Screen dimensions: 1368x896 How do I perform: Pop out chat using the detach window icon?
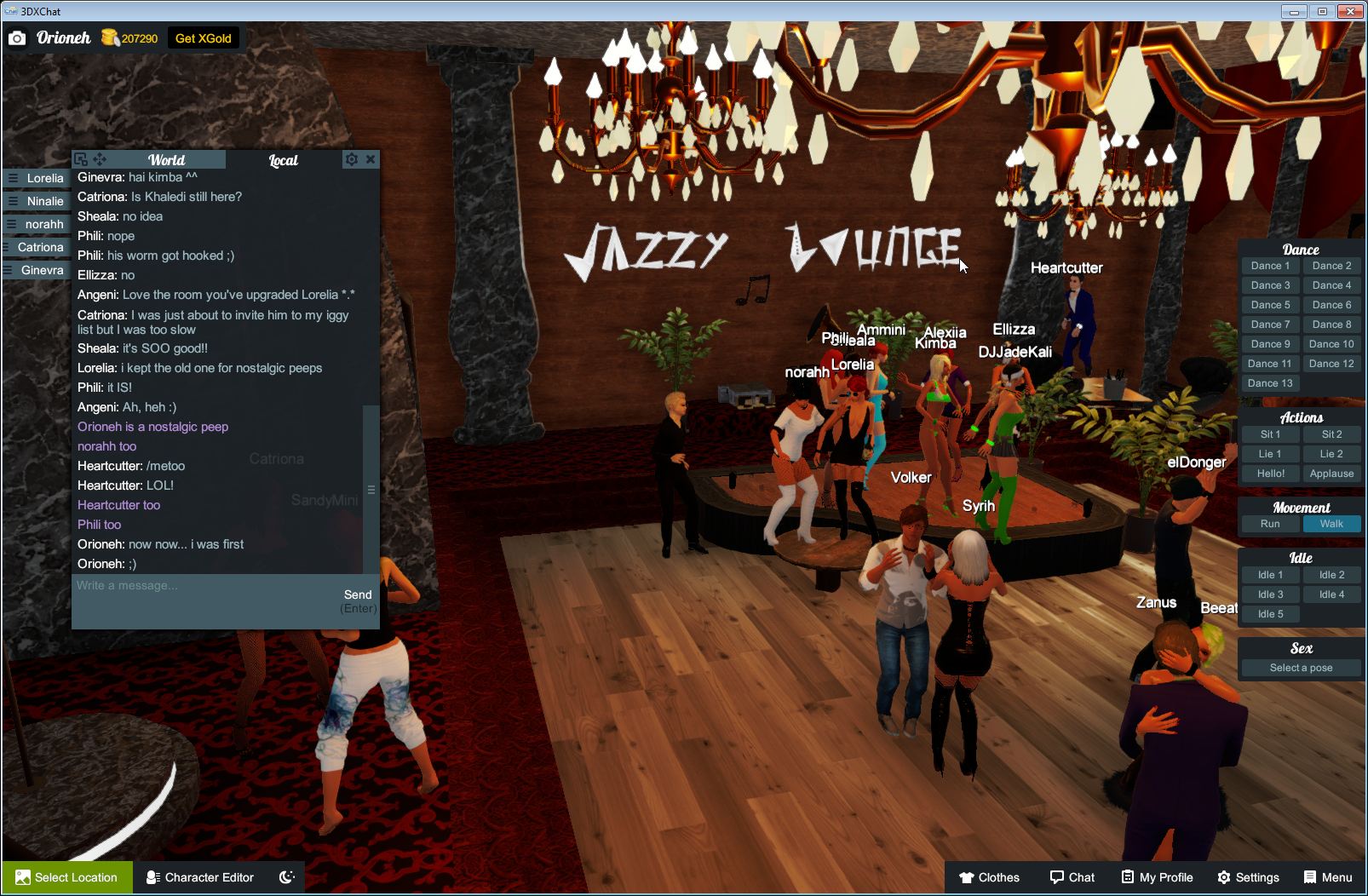coord(80,158)
